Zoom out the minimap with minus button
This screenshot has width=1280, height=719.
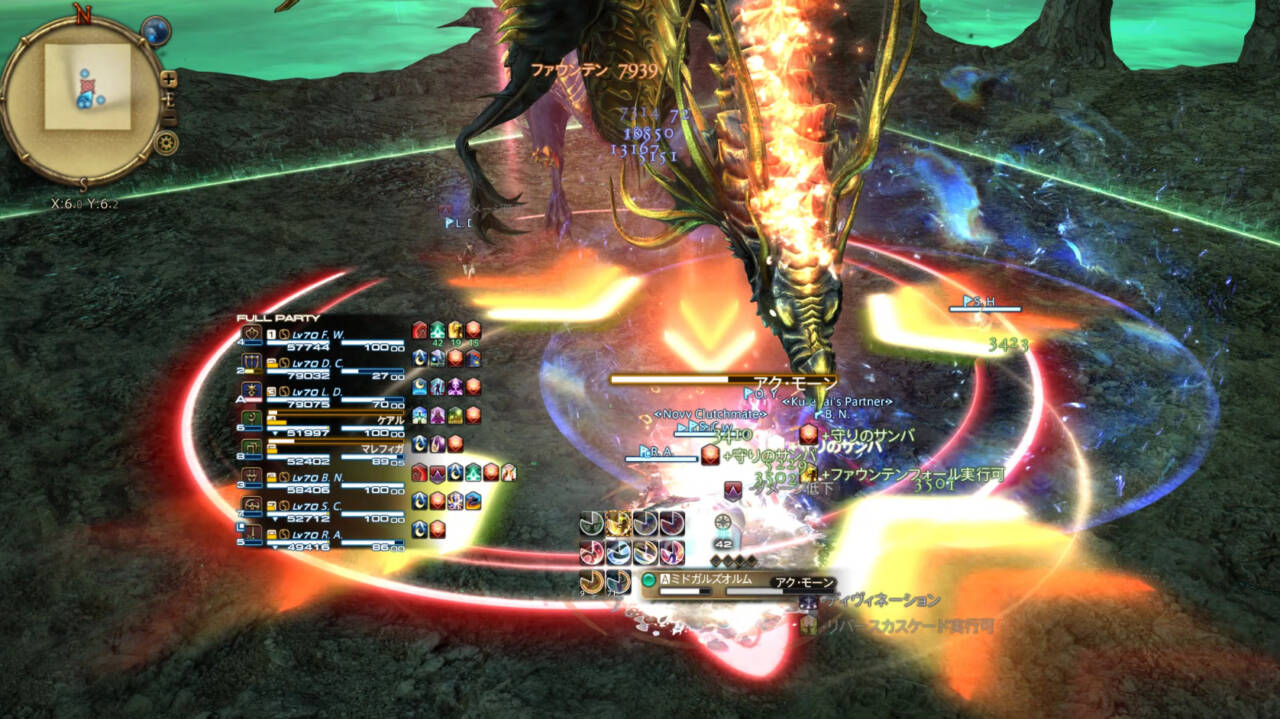click(x=168, y=118)
